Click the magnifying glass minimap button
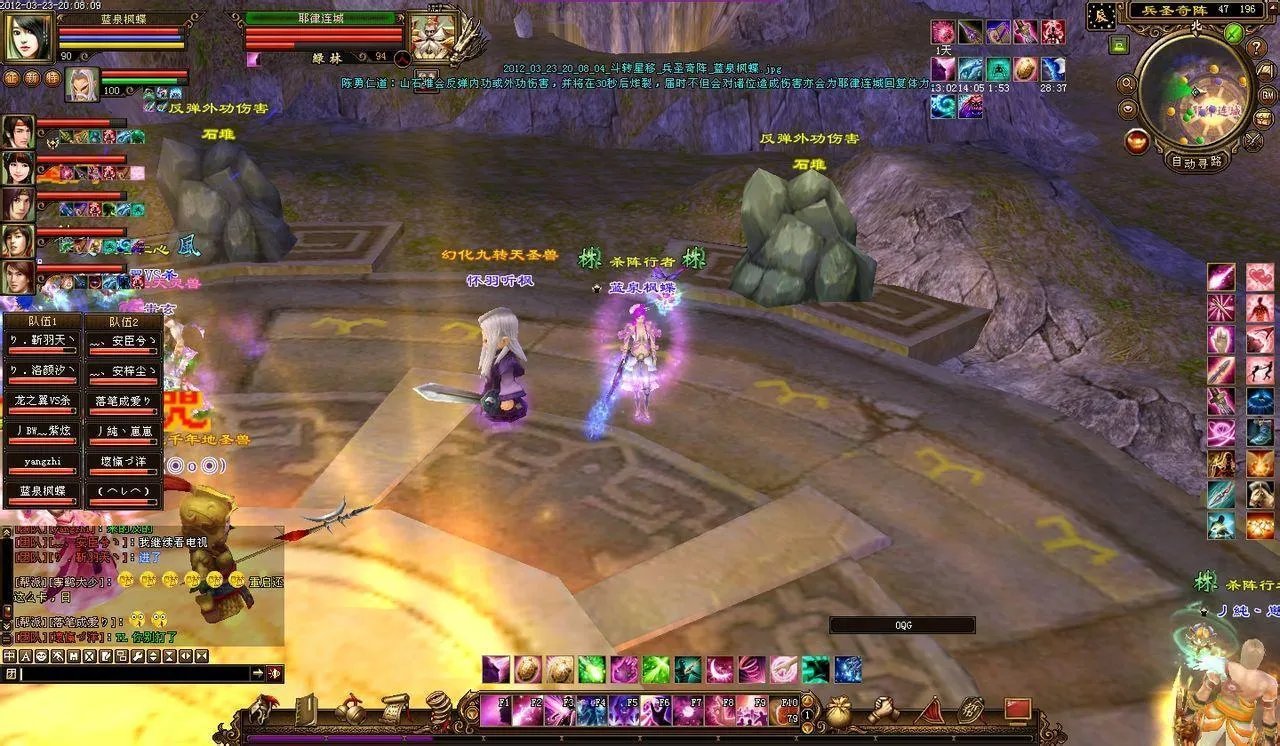 click(1127, 84)
